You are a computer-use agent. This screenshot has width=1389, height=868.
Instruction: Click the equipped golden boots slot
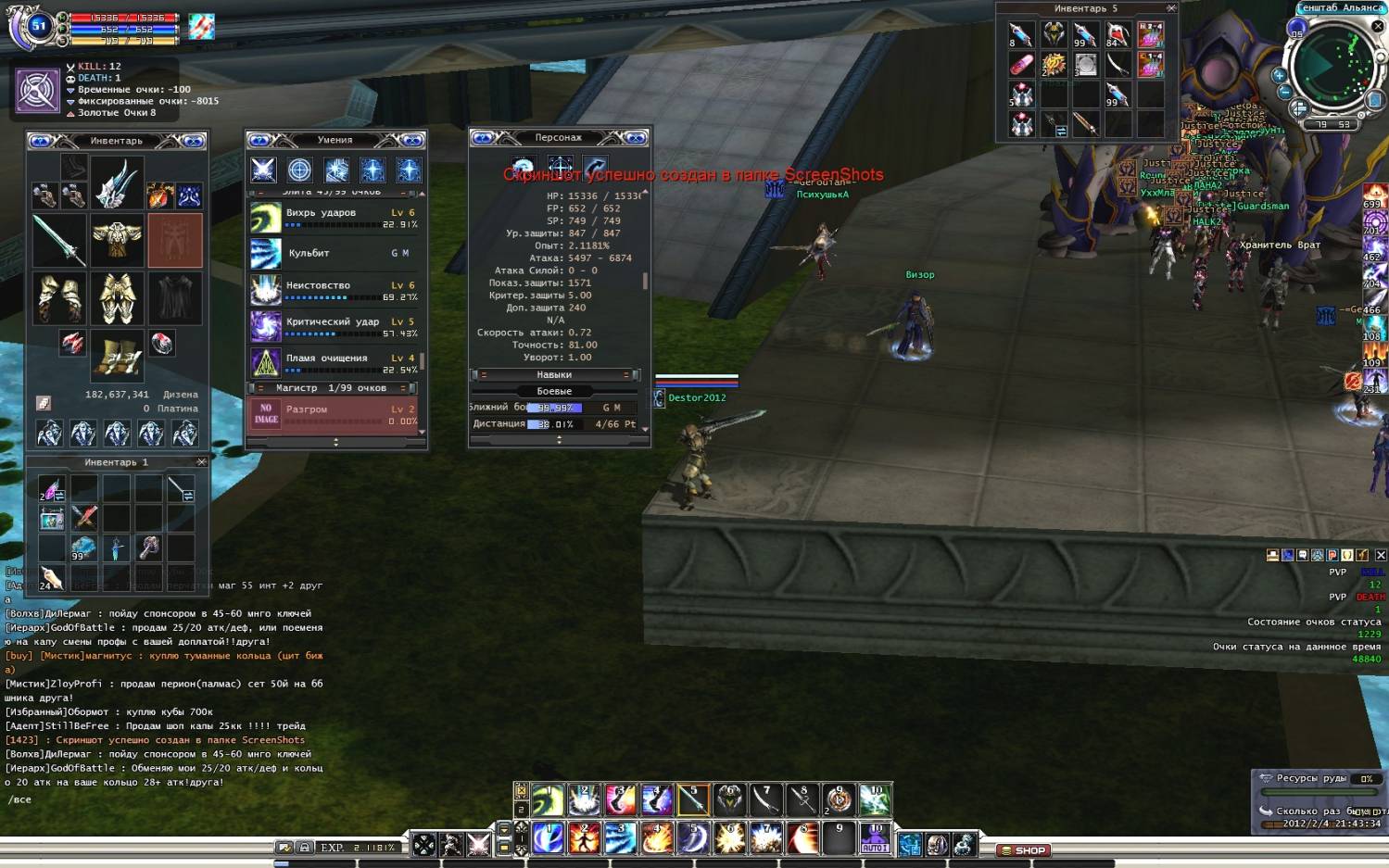pos(117,357)
